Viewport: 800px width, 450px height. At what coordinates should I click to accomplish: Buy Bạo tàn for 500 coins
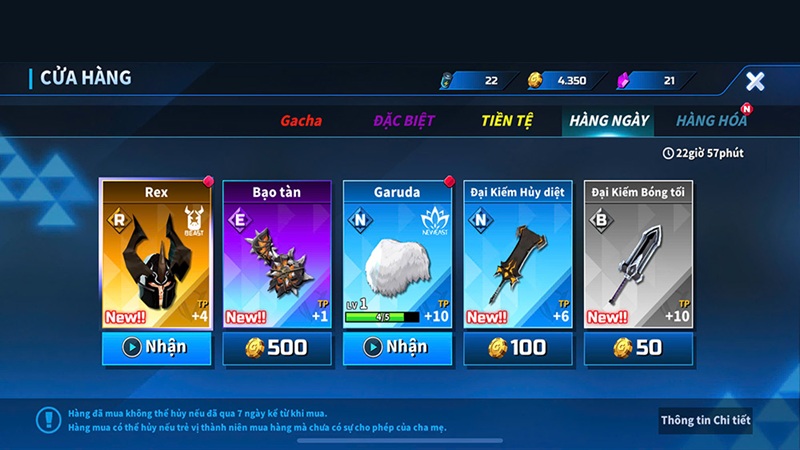click(x=277, y=348)
